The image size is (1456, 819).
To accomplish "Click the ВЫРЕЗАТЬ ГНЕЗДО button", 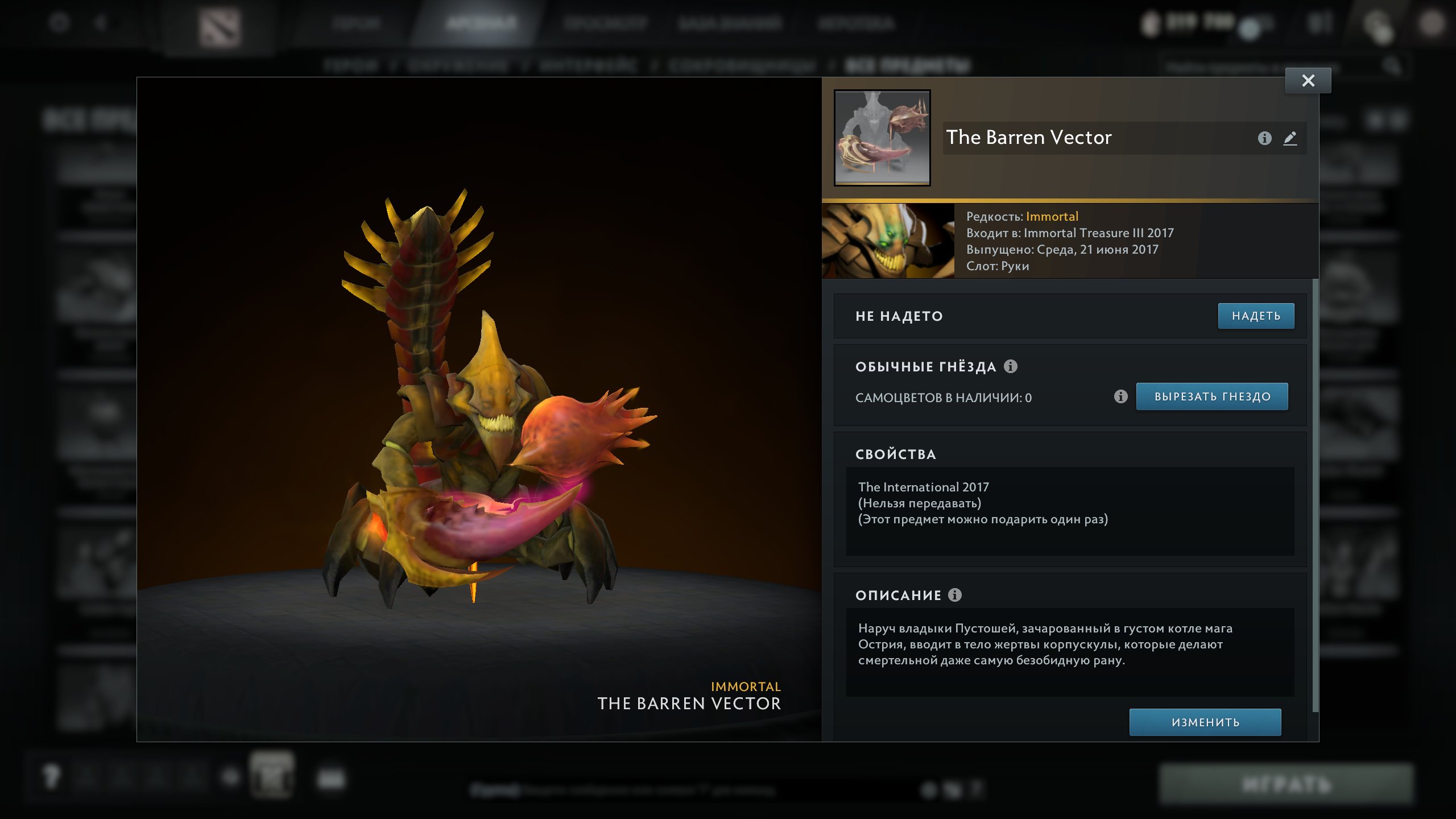I will click(1211, 397).
